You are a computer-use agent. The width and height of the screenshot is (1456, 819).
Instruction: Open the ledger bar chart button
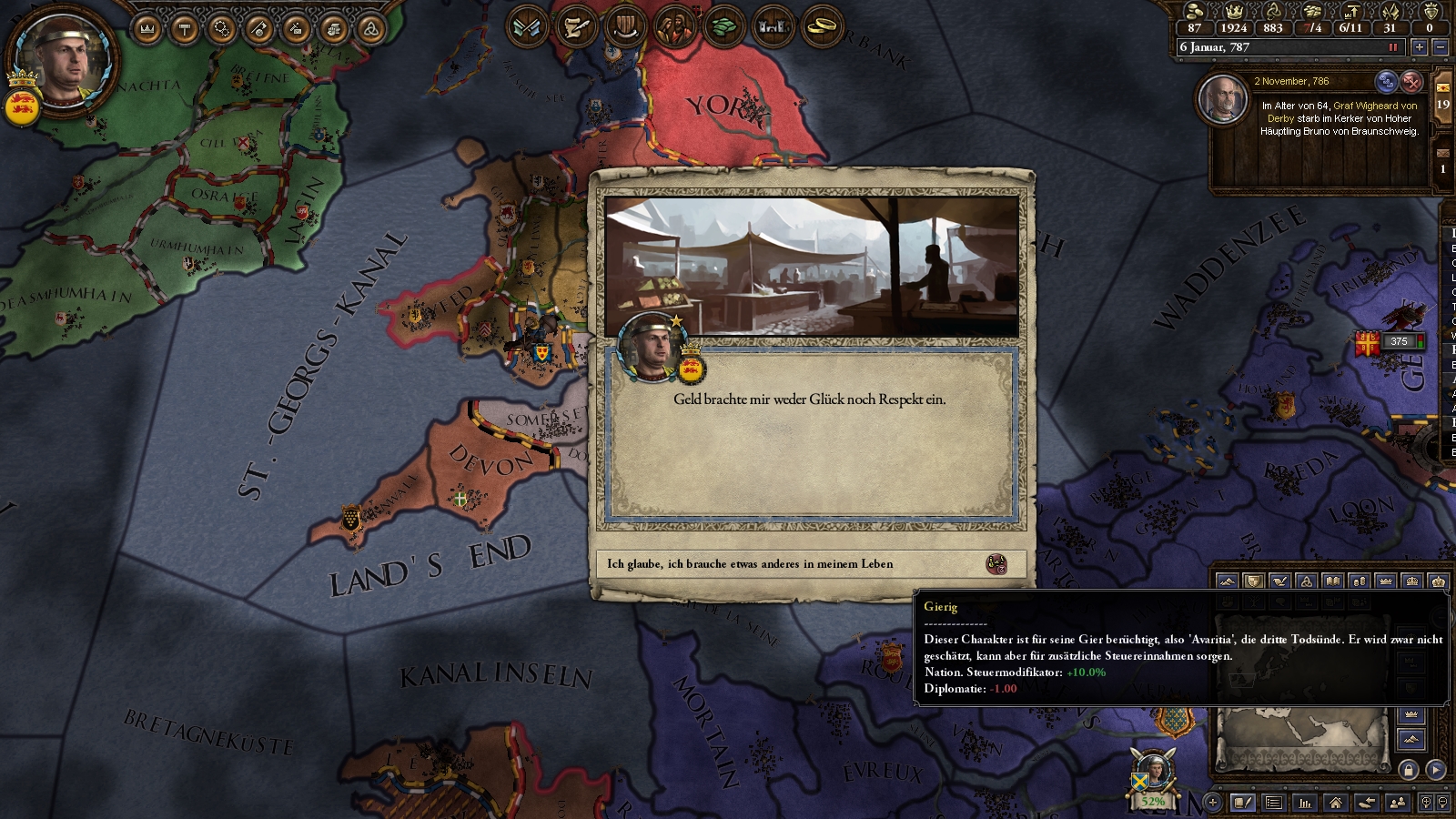pos(1305,803)
